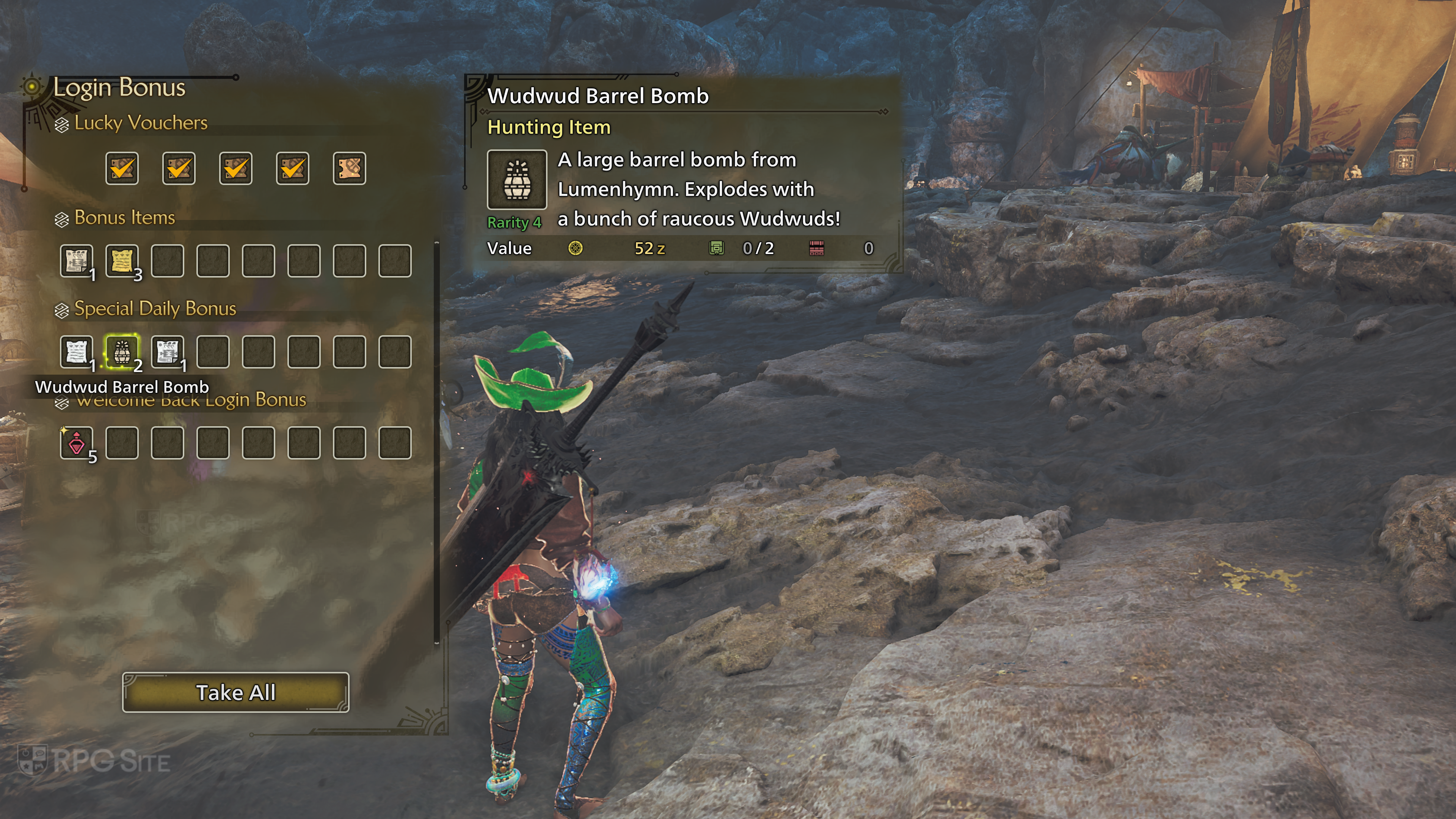This screenshot has width=1456, height=819.
Task: Pick the yellow ticket in Bonus Items
Action: 121,260
